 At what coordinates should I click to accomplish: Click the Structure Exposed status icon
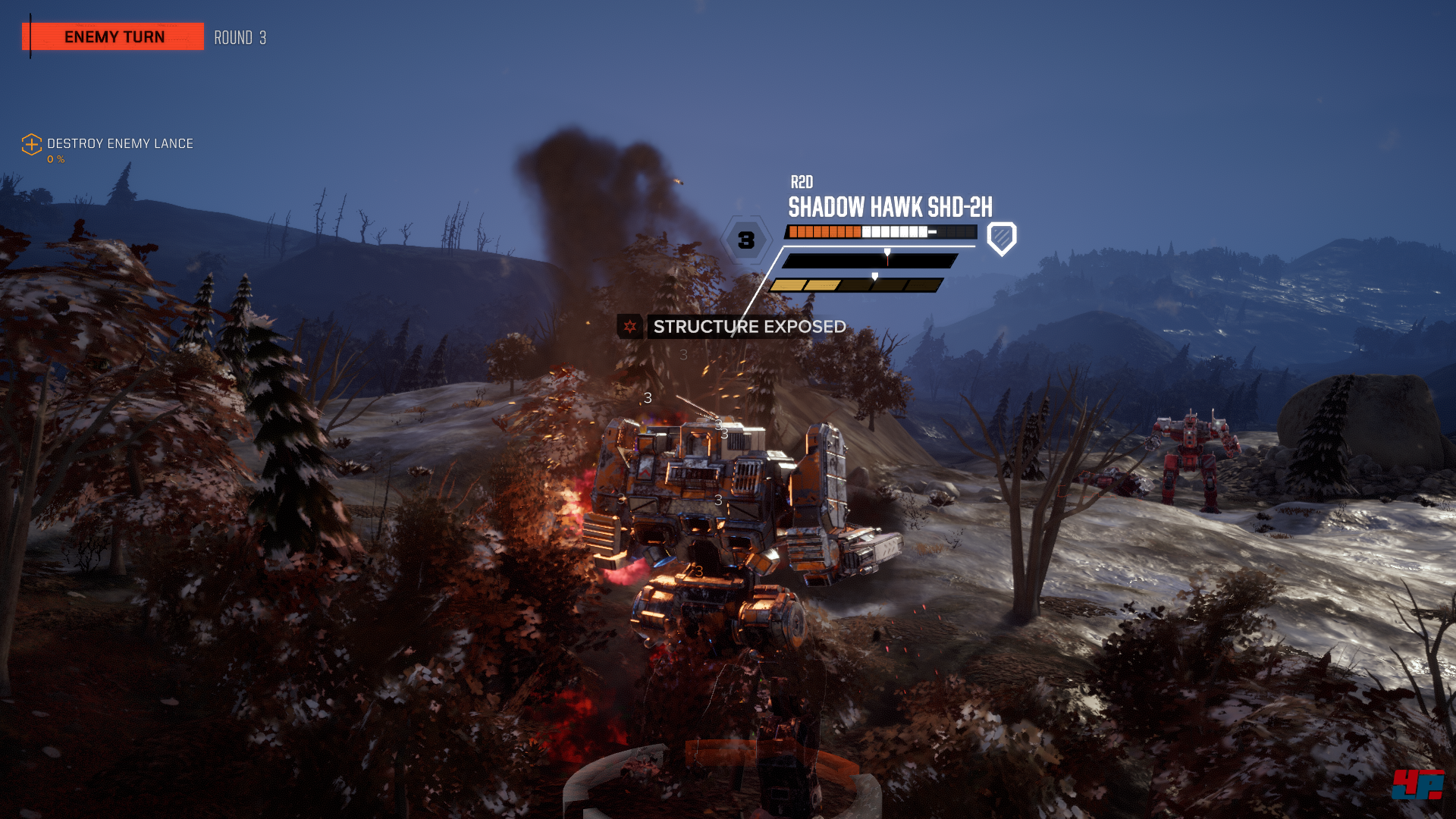[630, 327]
